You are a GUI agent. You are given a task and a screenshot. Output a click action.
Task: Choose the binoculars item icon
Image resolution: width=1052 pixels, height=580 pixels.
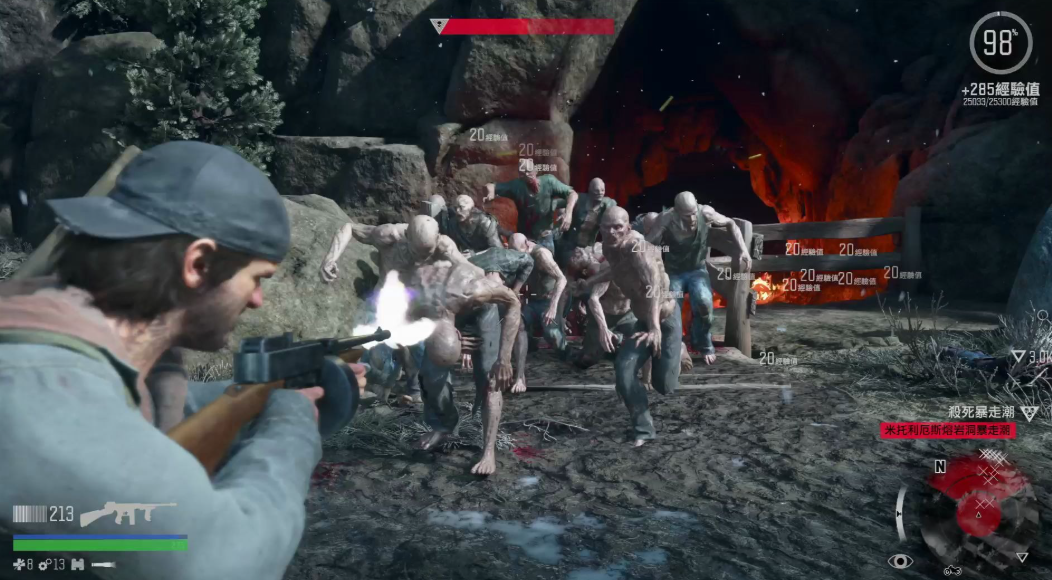coord(76,565)
